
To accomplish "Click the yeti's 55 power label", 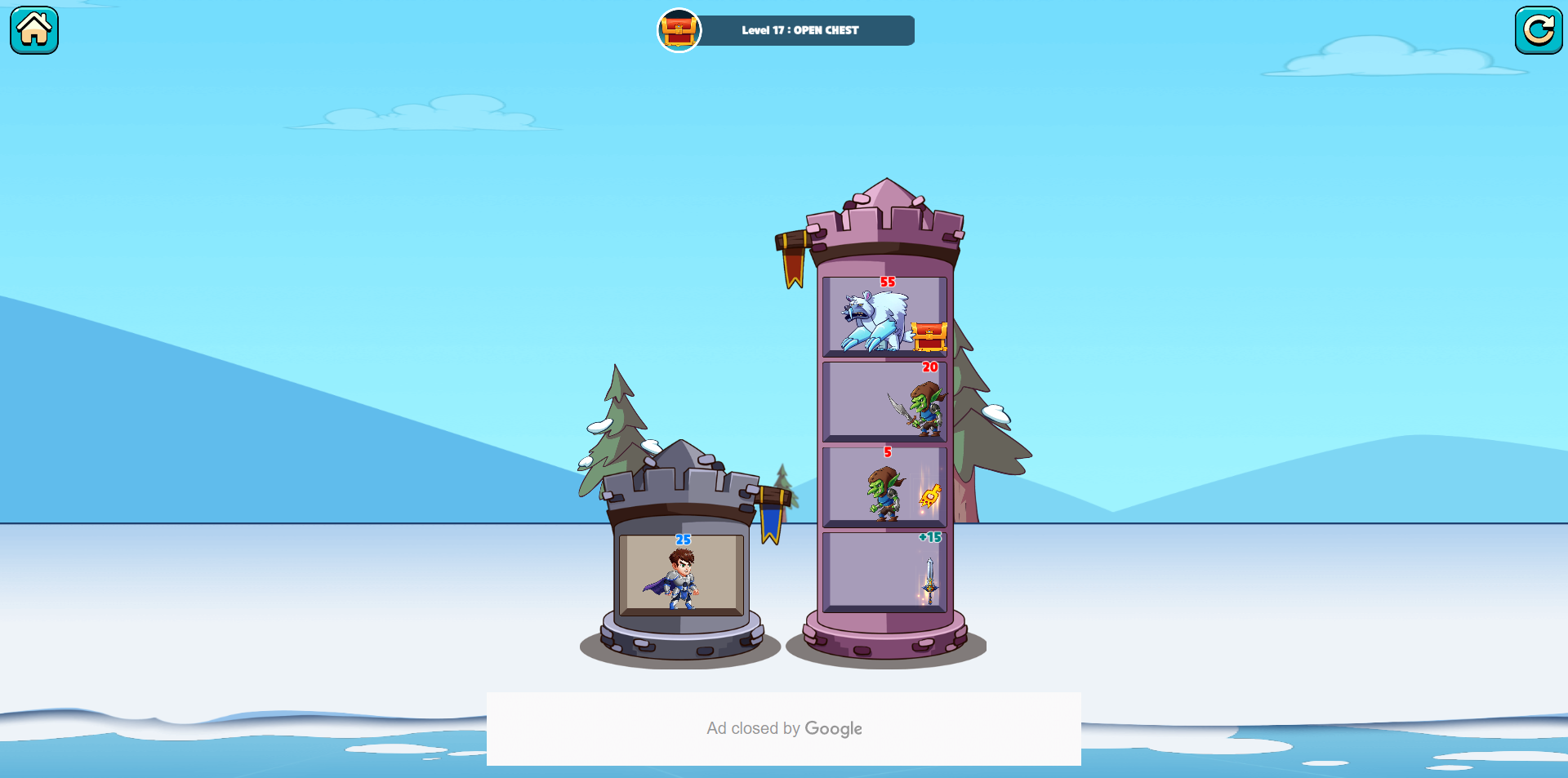I will pyautogui.click(x=887, y=281).
